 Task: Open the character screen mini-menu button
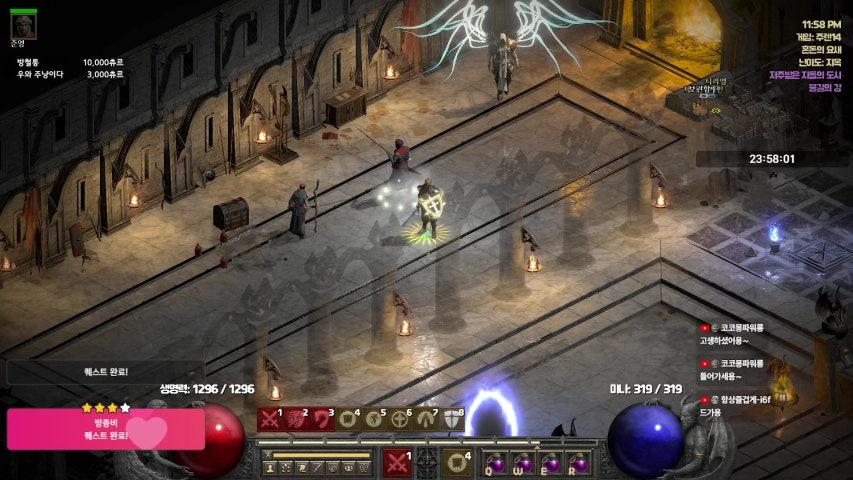pos(271,467)
